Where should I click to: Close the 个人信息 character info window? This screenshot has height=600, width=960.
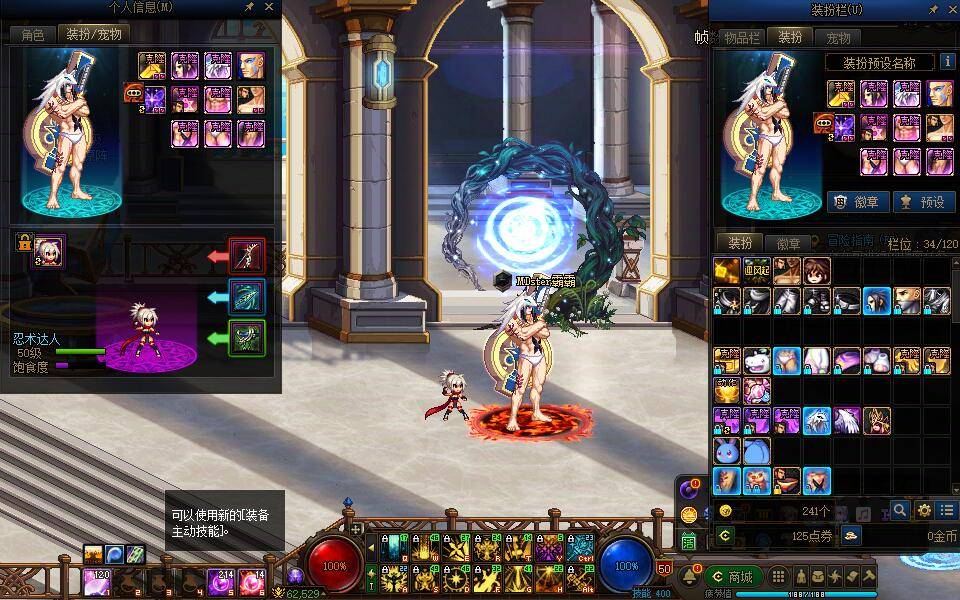(x=268, y=7)
